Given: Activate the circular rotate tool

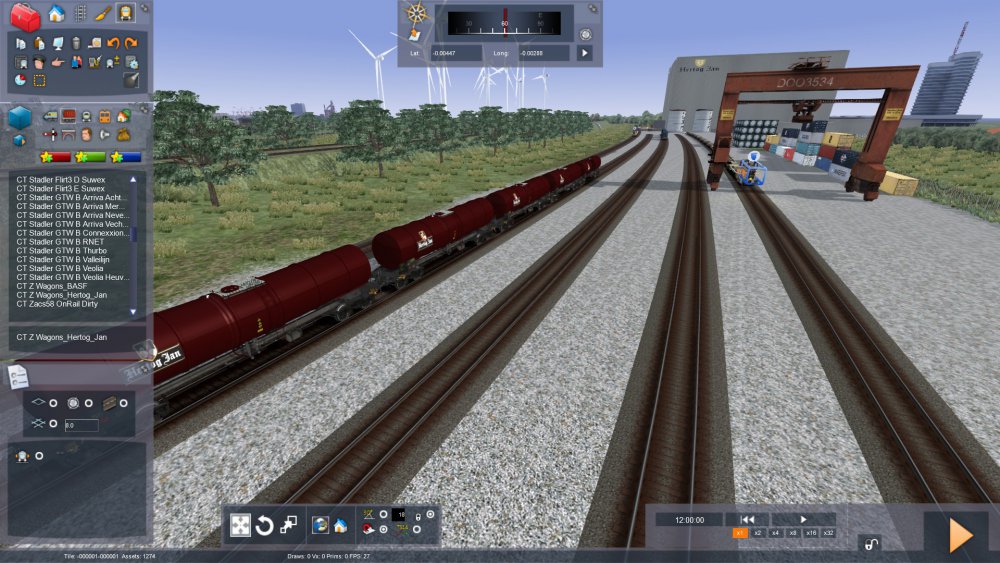Looking at the screenshot, I should 264,525.
